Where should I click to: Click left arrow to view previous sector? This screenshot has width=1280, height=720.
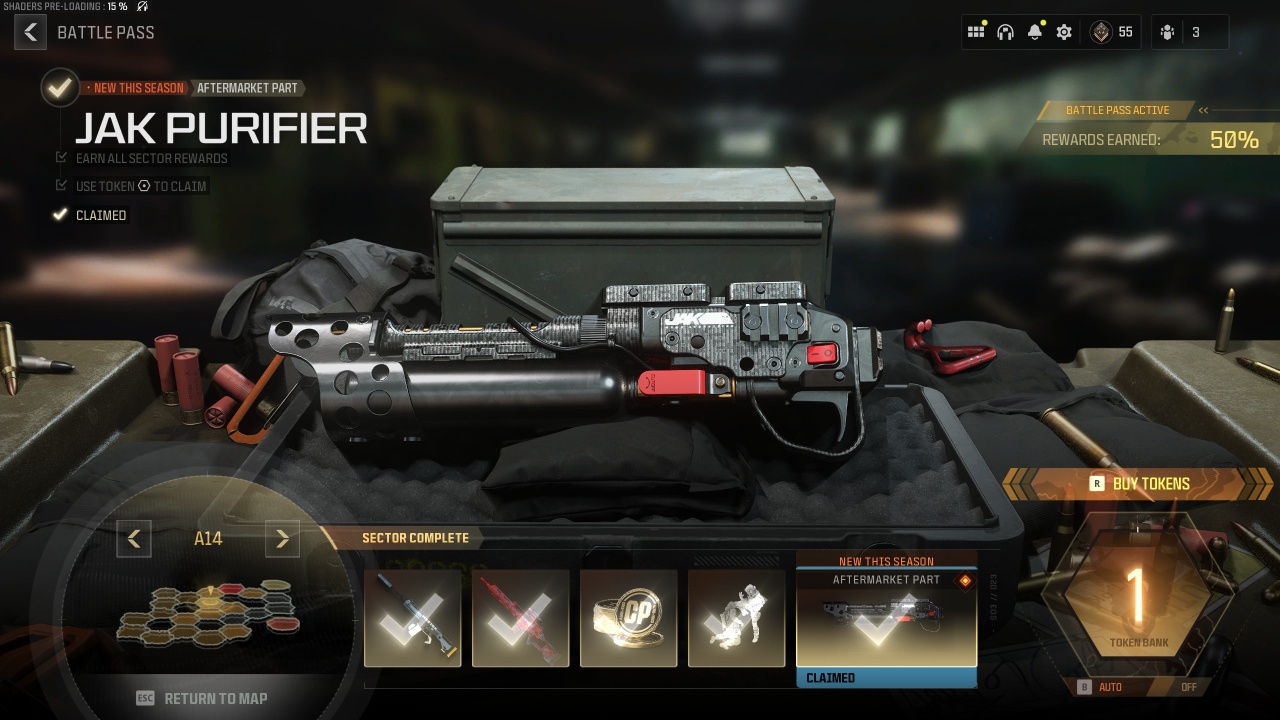[x=134, y=538]
